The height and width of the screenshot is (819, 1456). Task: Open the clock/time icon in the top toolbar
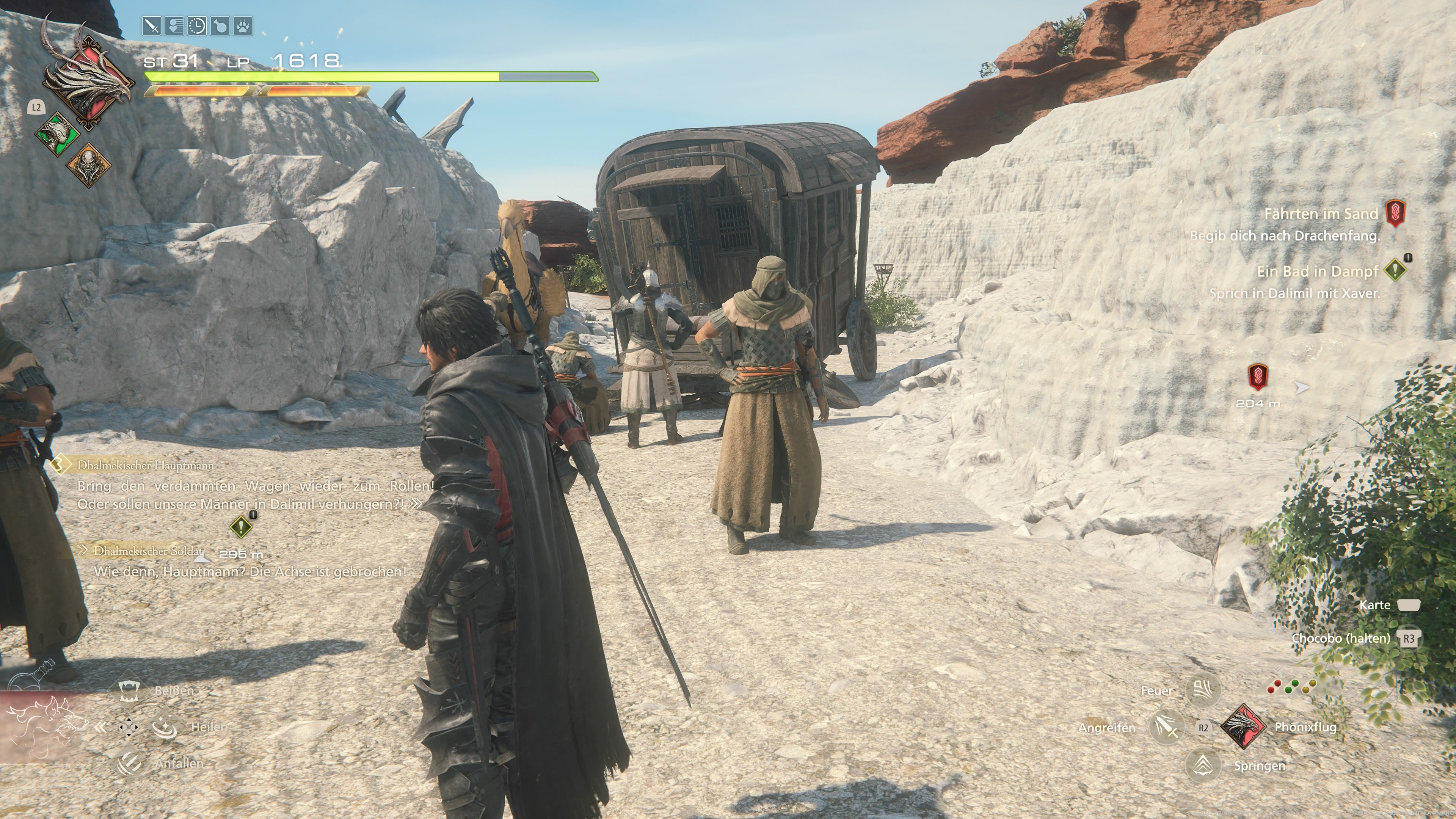[198, 26]
